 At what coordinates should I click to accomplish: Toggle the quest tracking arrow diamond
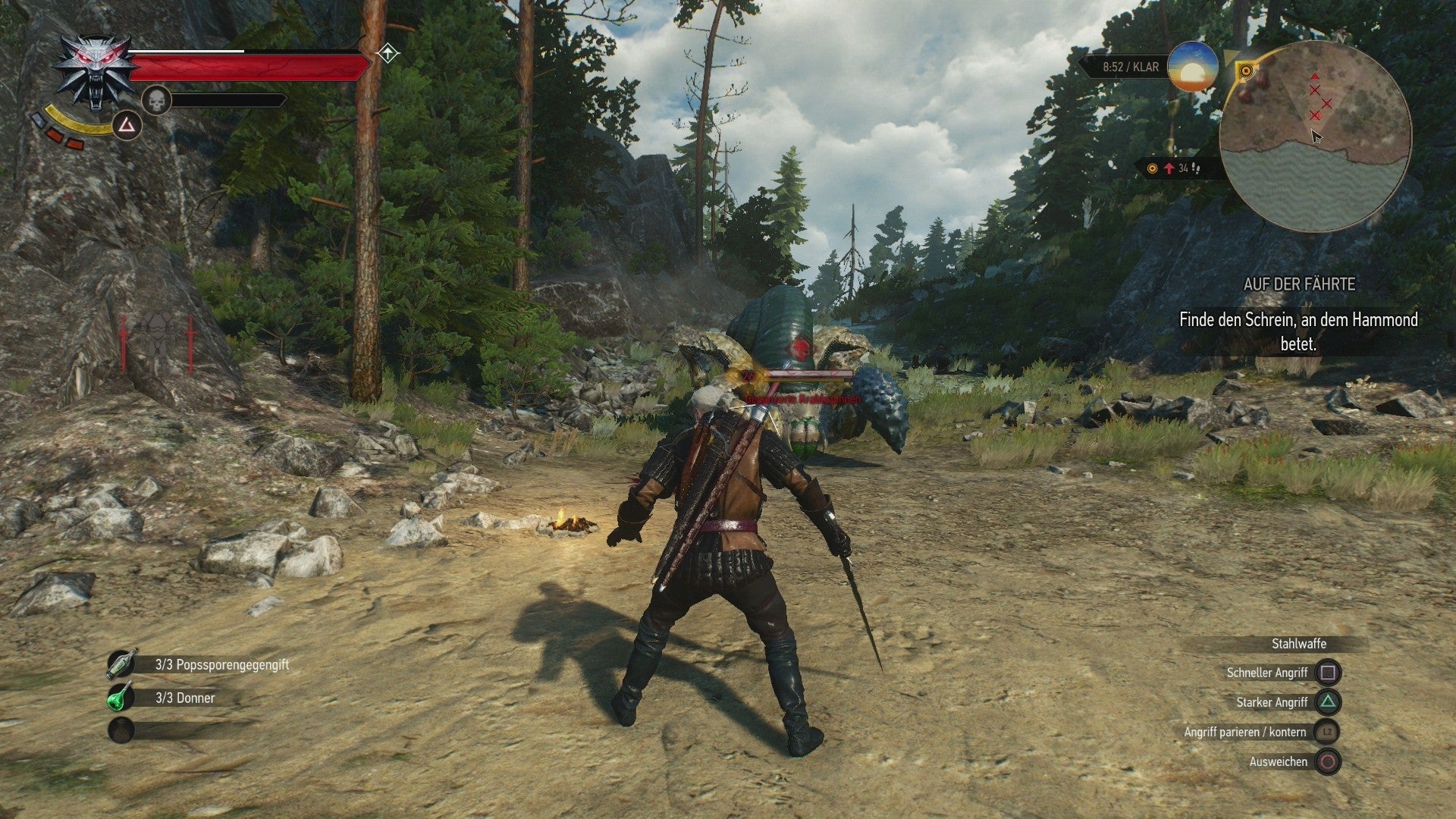coord(388,53)
